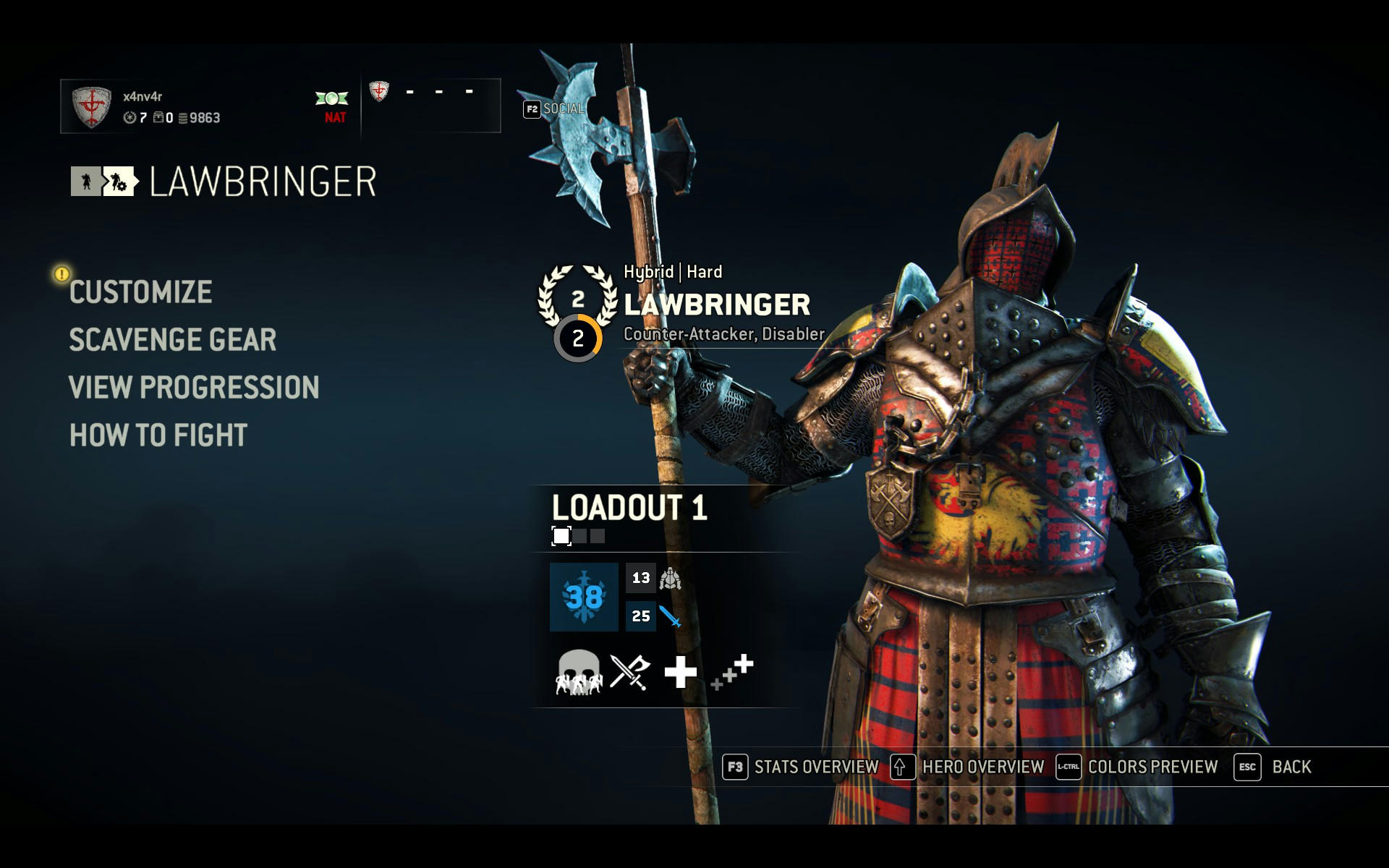This screenshot has height=868, width=1389.
Task: Open the Hero Overview
Action: tap(967, 767)
